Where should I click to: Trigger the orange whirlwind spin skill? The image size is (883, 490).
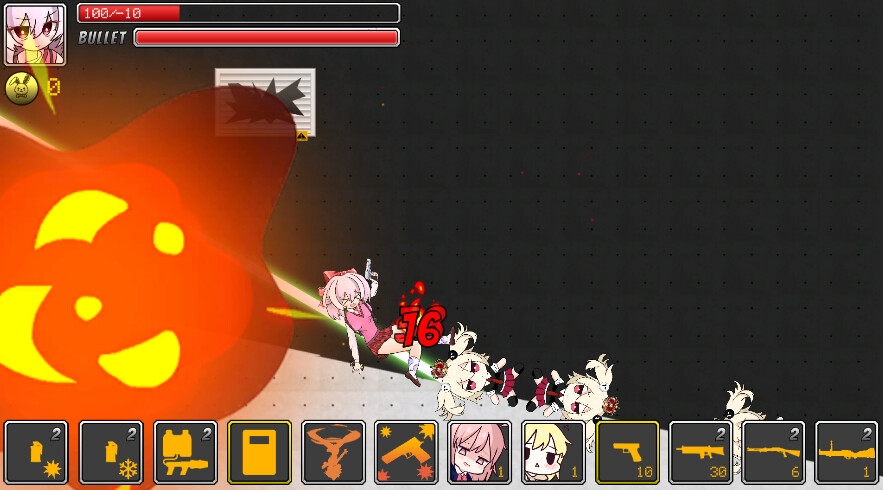333,452
